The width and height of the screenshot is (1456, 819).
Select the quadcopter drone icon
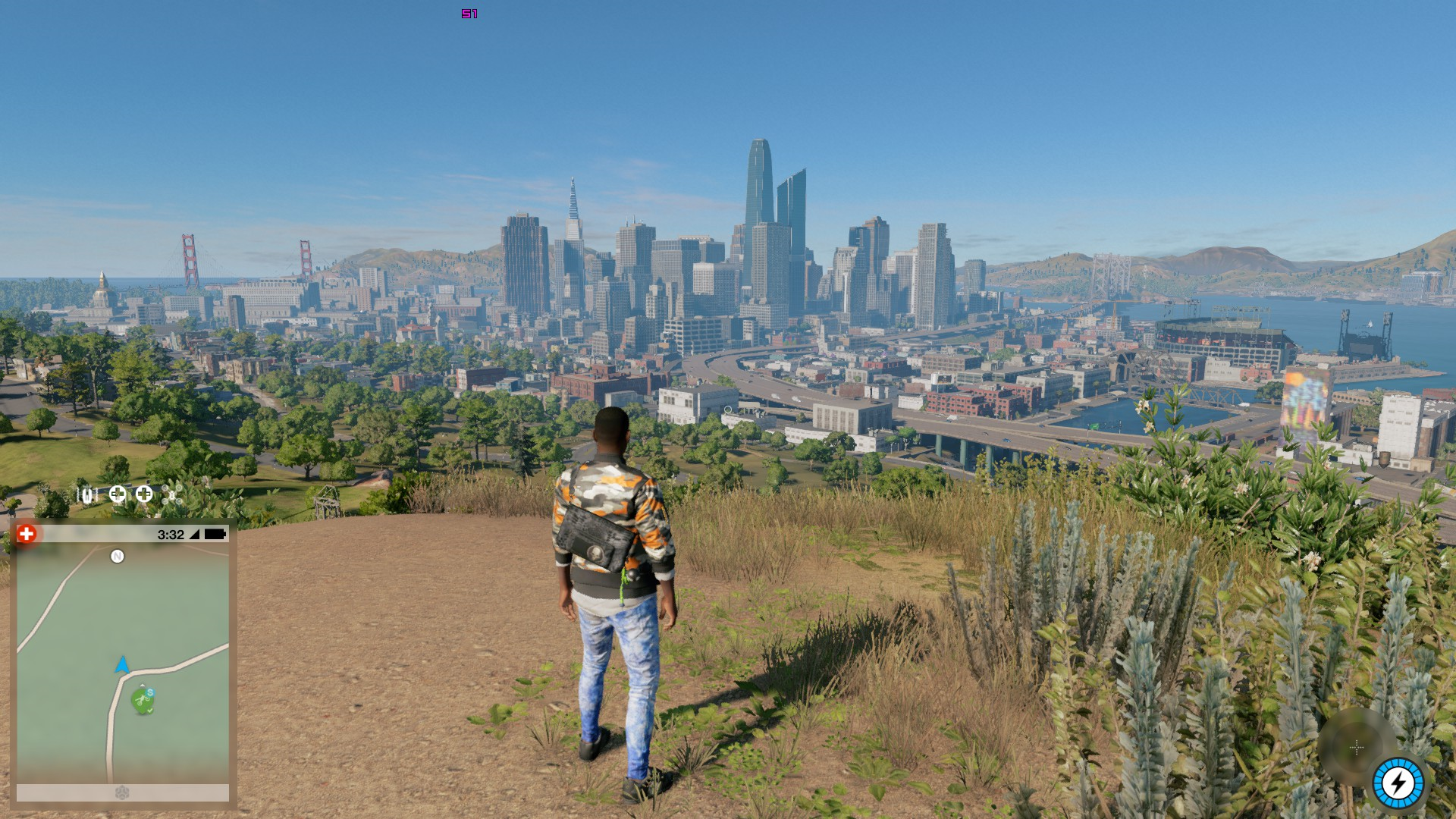tap(173, 495)
